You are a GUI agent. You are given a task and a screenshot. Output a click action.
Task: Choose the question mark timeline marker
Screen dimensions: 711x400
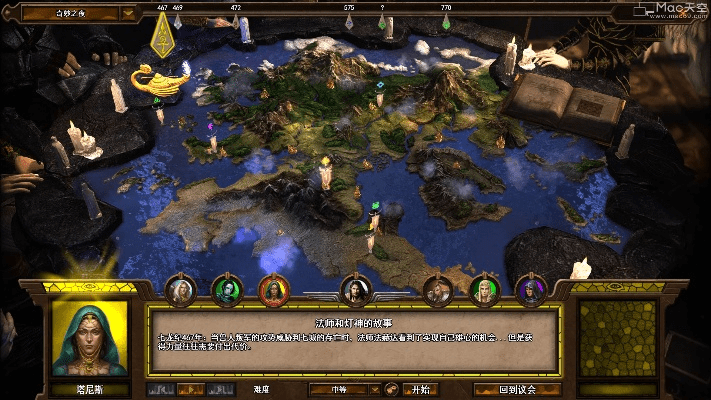(382, 23)
